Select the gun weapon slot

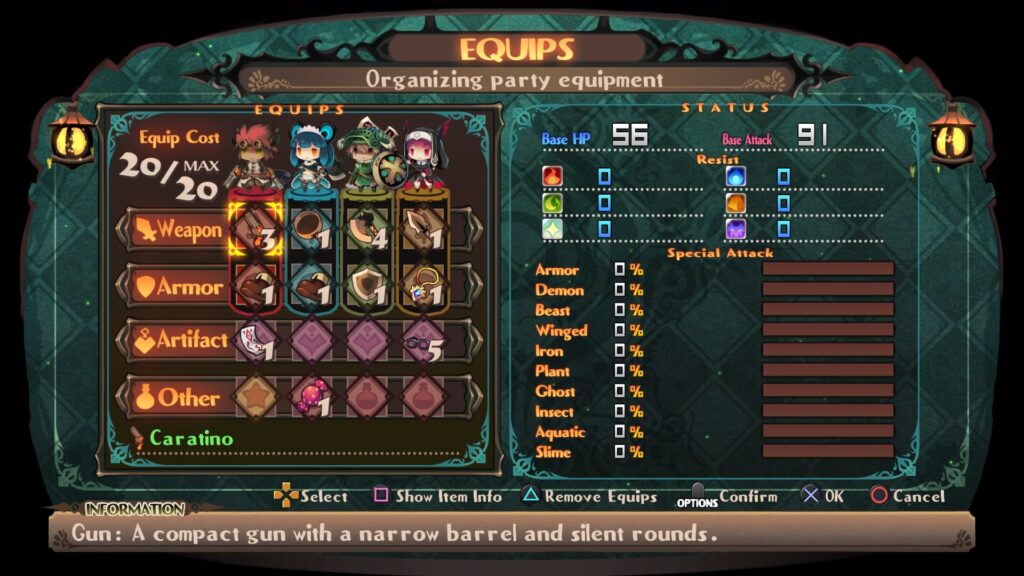pos(254,230)
